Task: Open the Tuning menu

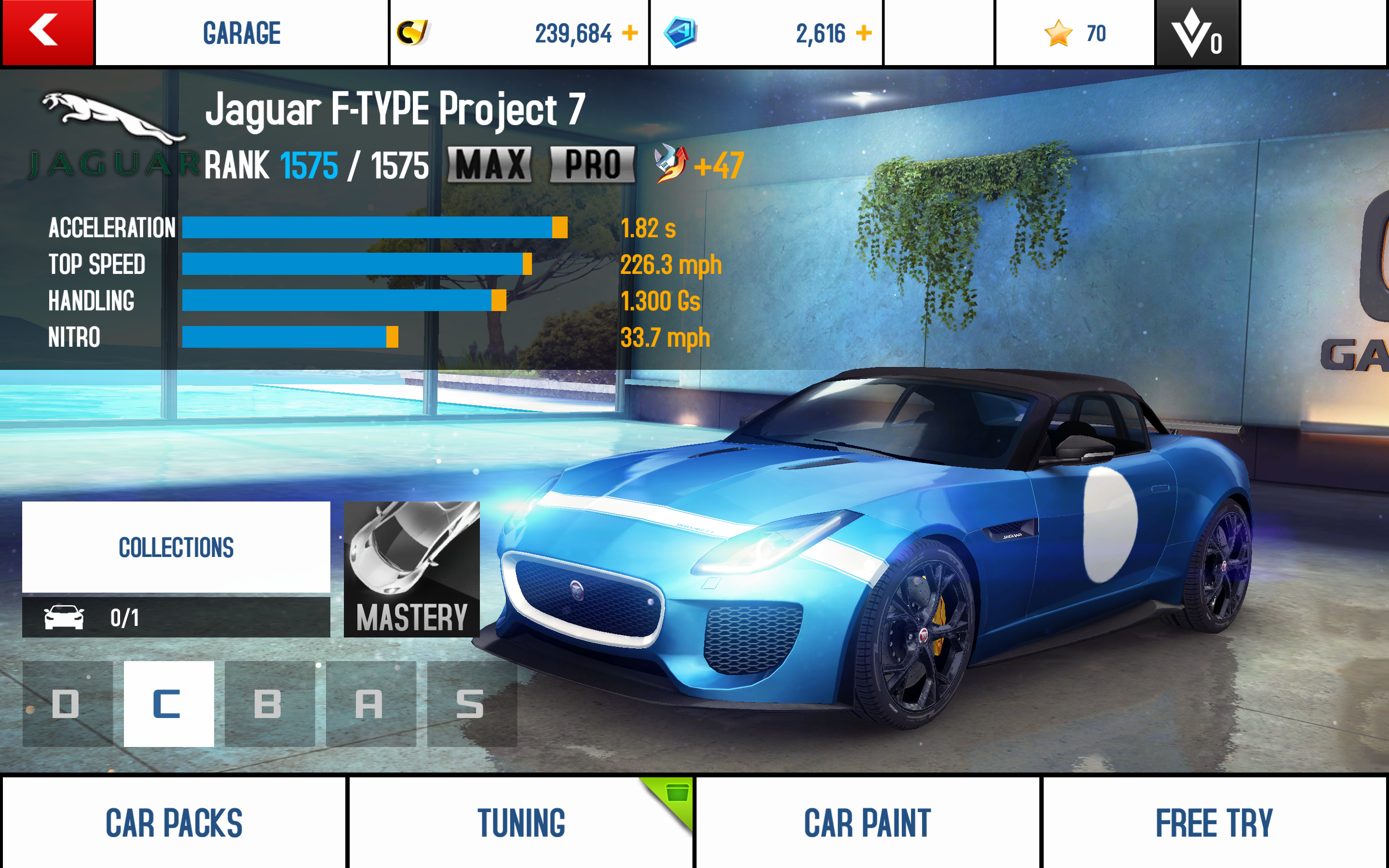Action: click(x=520, y=822)
